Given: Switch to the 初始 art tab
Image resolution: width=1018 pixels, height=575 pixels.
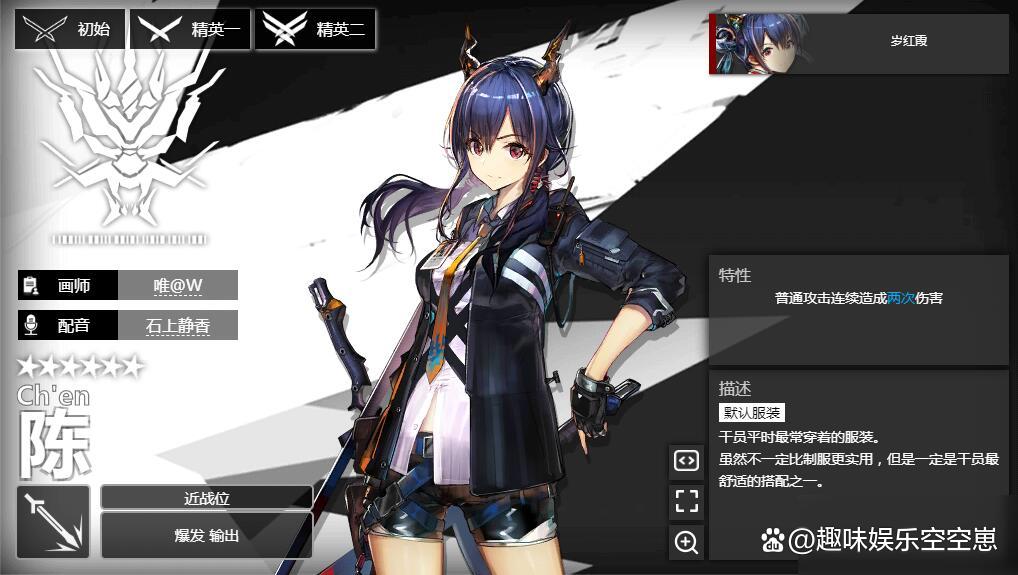Looking at the screenshot, I should 70,29.
